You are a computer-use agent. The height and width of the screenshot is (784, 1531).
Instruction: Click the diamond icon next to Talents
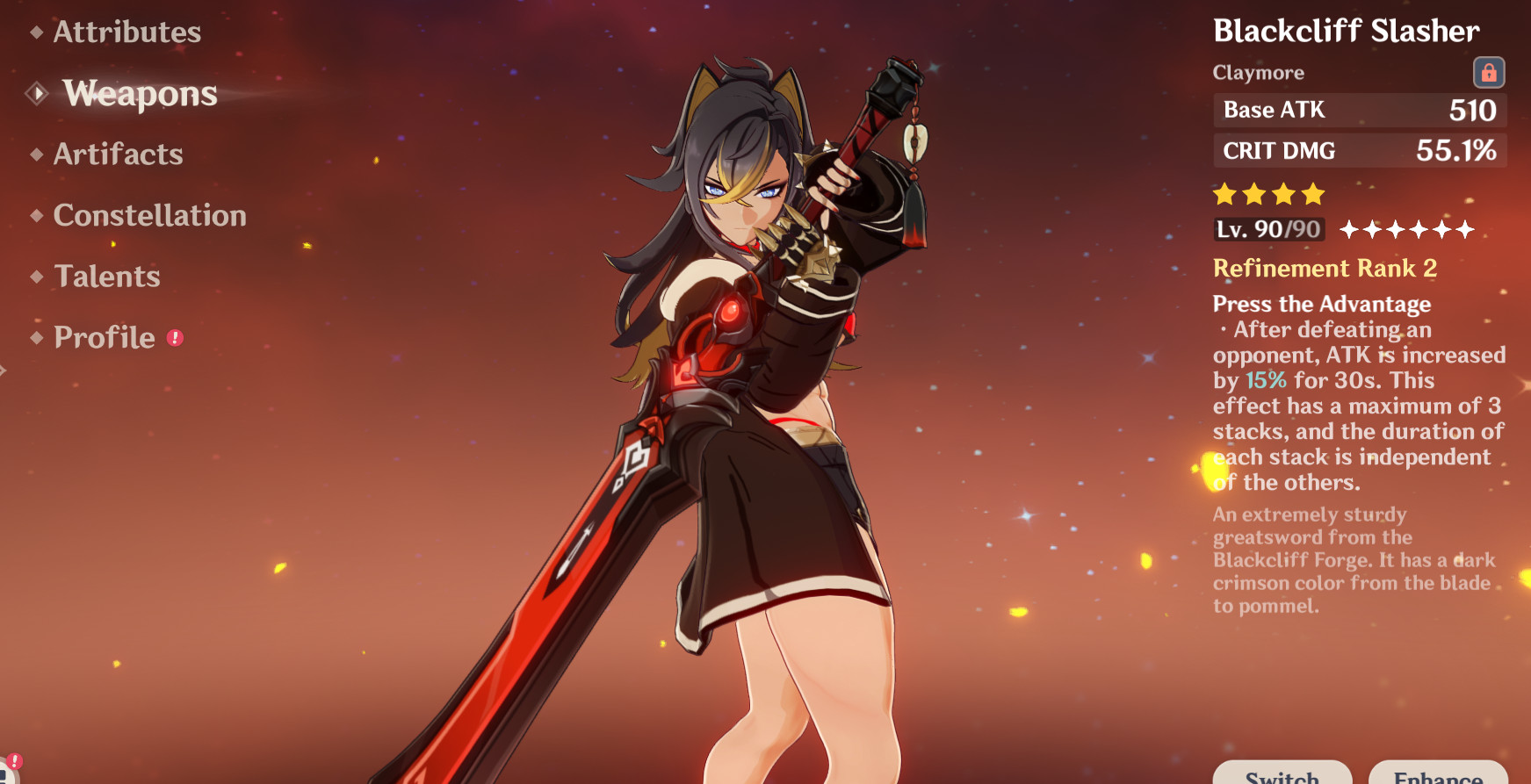click(x=35, y=277)
